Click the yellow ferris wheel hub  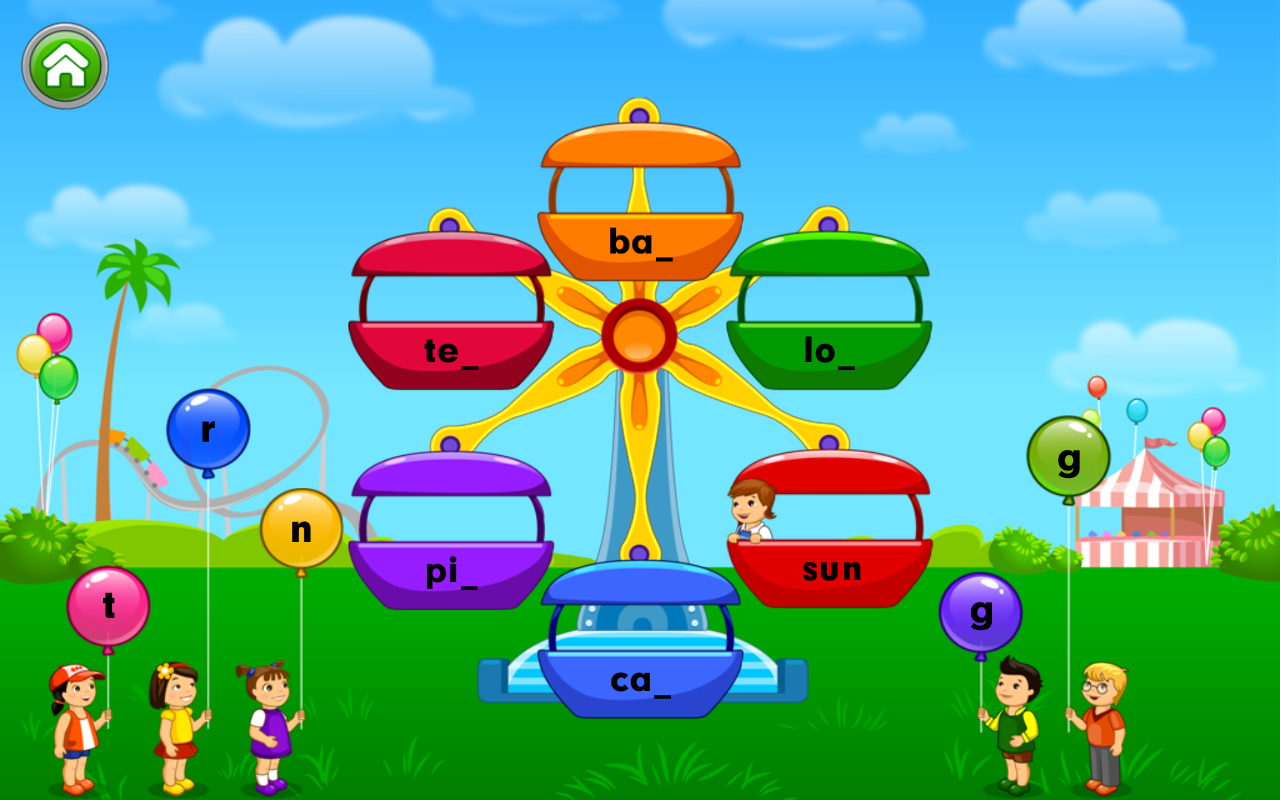click(638, 335)
